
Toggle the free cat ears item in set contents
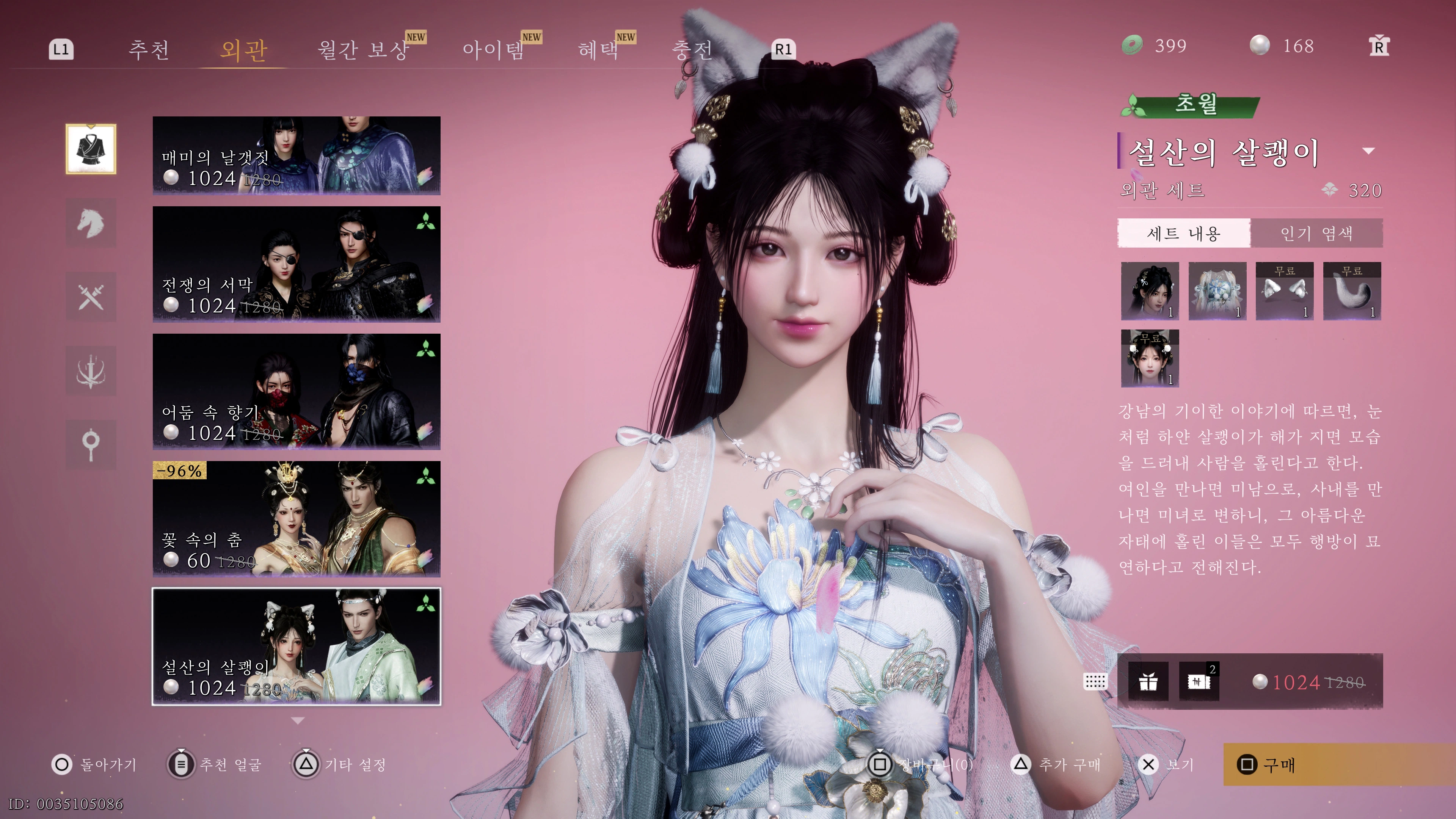click(x=1285, y=291)
